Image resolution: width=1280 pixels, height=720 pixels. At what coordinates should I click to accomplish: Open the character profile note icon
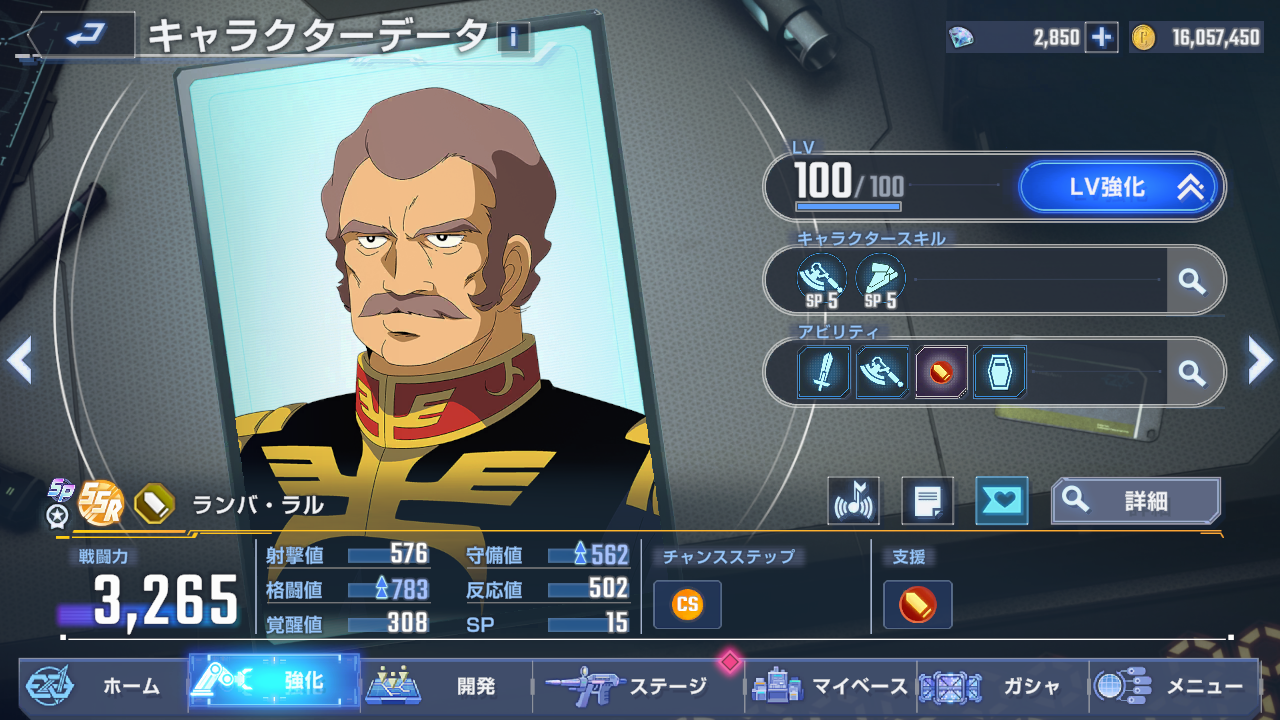point(927,501)
